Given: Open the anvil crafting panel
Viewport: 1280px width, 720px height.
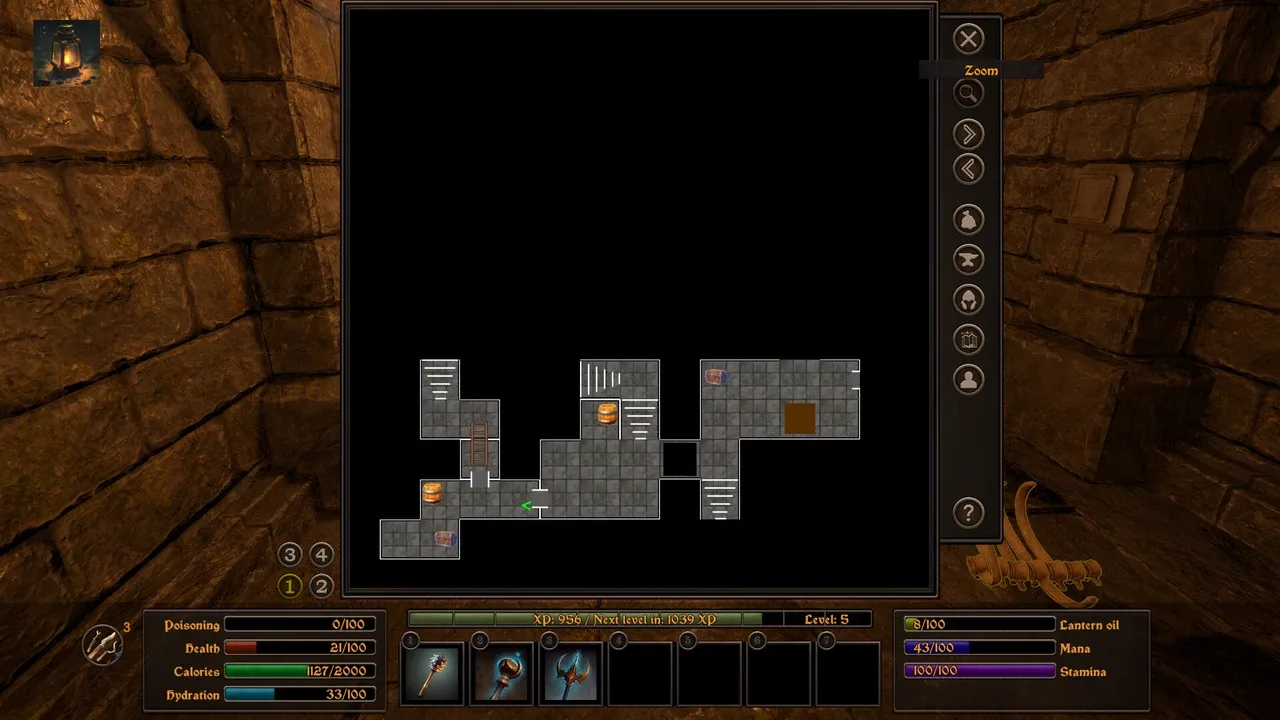Looking at the screenshot, I should click(968, 259).
